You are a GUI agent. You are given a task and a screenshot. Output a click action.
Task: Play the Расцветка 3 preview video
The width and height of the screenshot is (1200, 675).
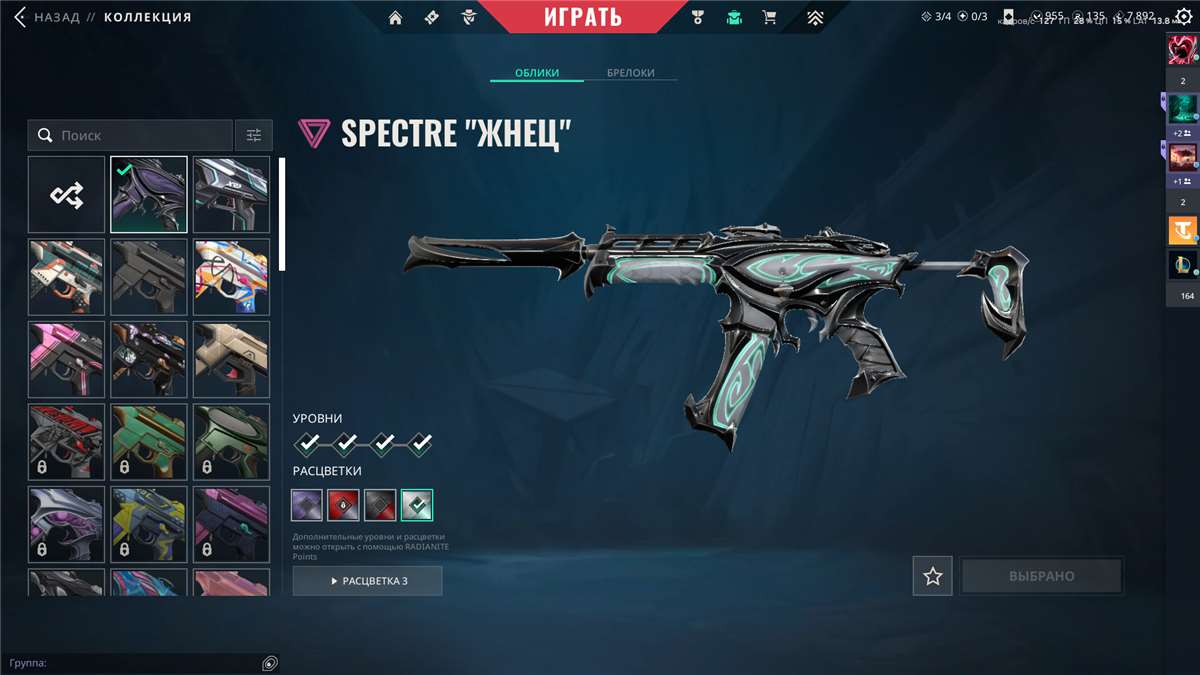367,581
